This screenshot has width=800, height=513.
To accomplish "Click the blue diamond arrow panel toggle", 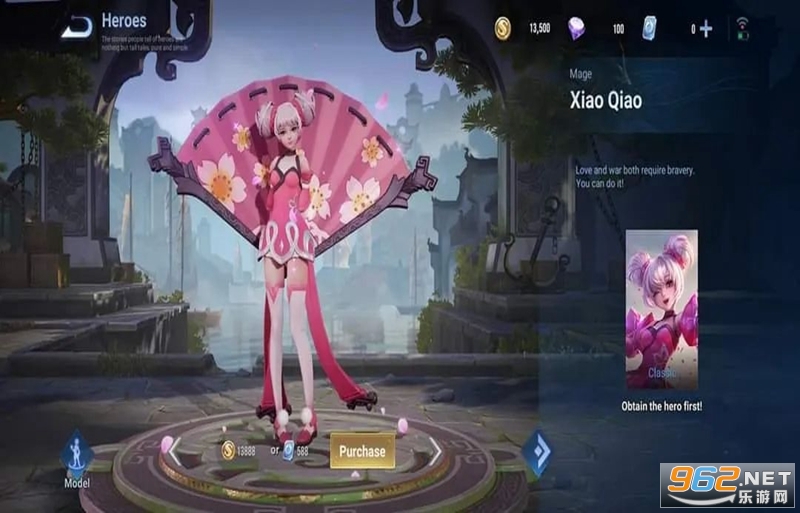I will click(537, 451).
